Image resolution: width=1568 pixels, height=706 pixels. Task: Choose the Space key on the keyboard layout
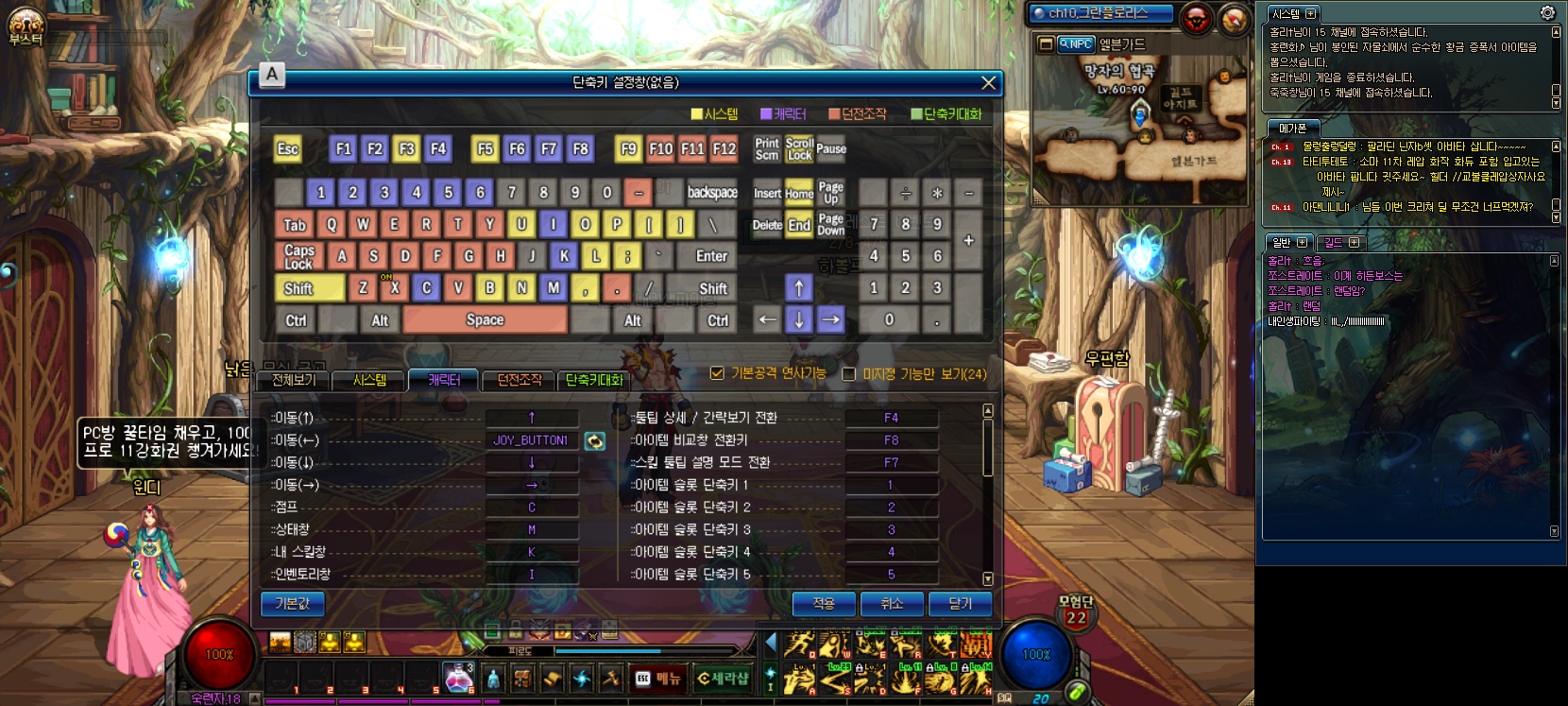(x=485, y=320)
